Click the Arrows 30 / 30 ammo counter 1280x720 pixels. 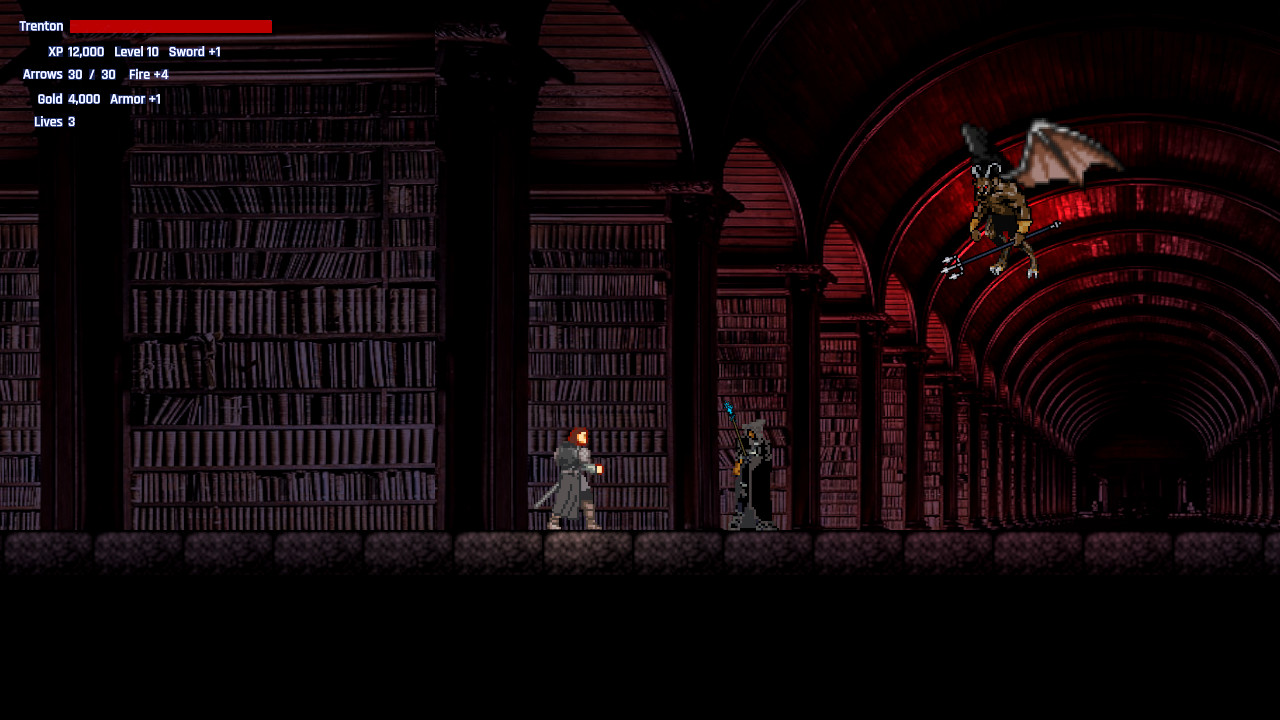(x=68, y=74)
